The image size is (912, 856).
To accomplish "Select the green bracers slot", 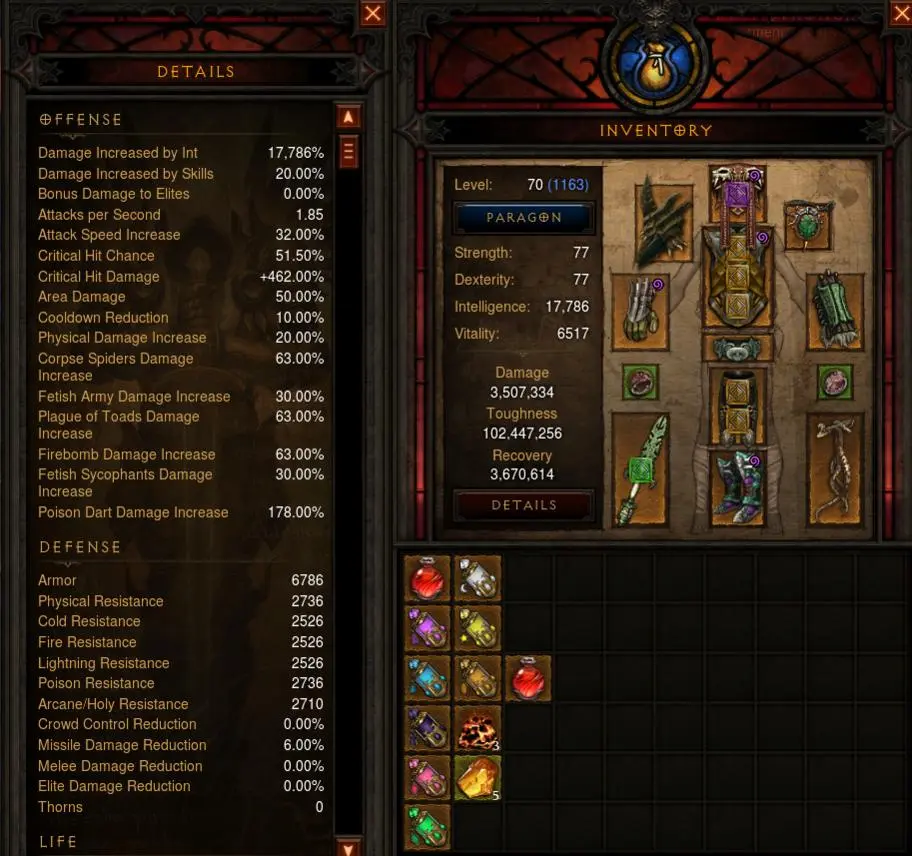I will click(x=835, y=311).
